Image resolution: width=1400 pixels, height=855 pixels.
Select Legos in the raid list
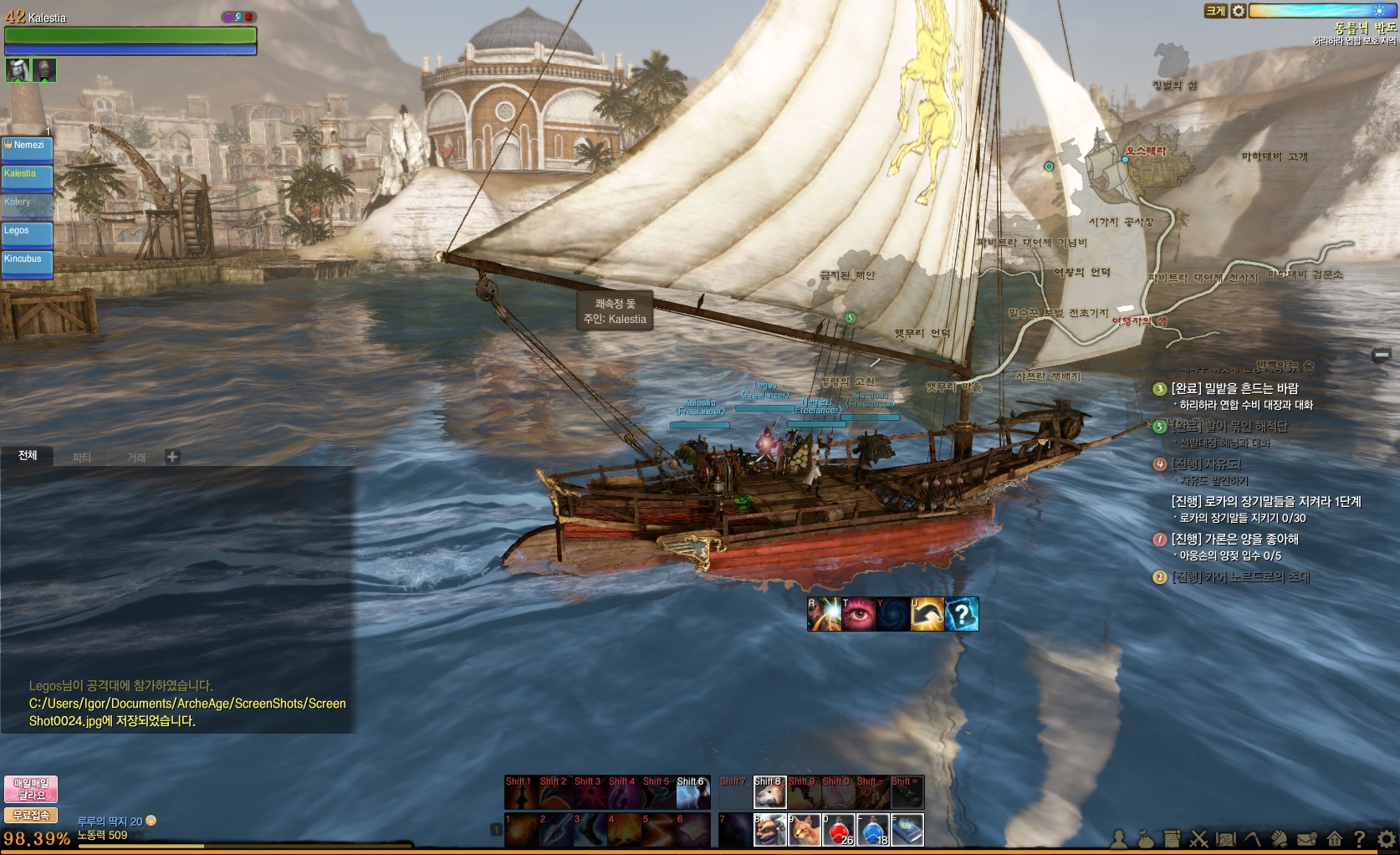(27, 234)
